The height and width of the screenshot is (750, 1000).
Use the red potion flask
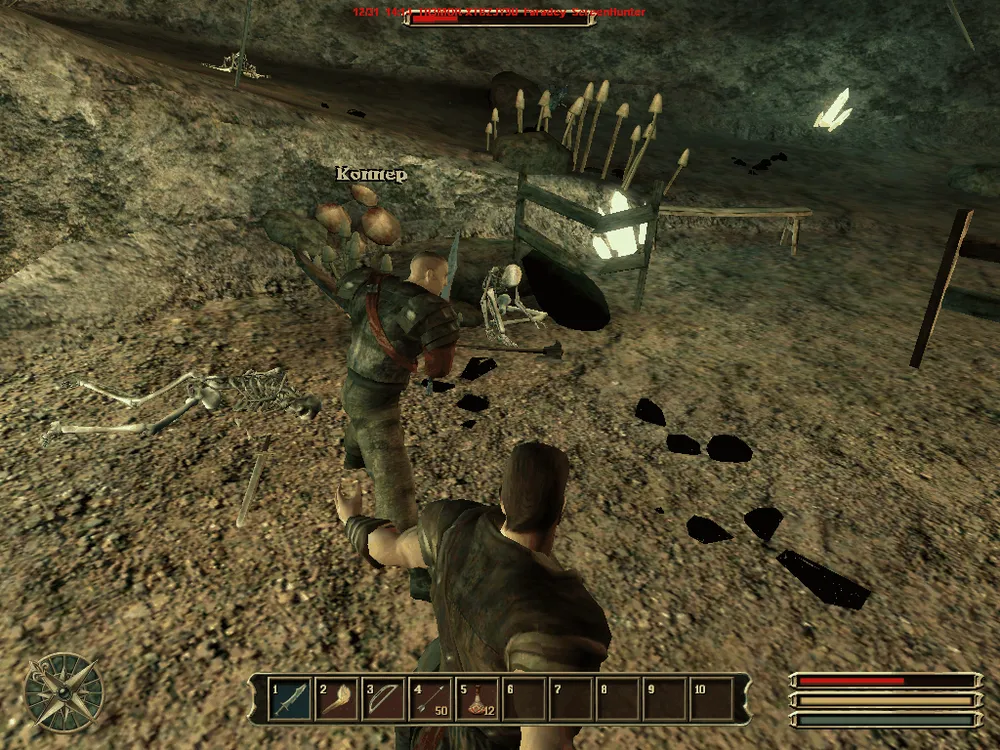click(477, 699)
